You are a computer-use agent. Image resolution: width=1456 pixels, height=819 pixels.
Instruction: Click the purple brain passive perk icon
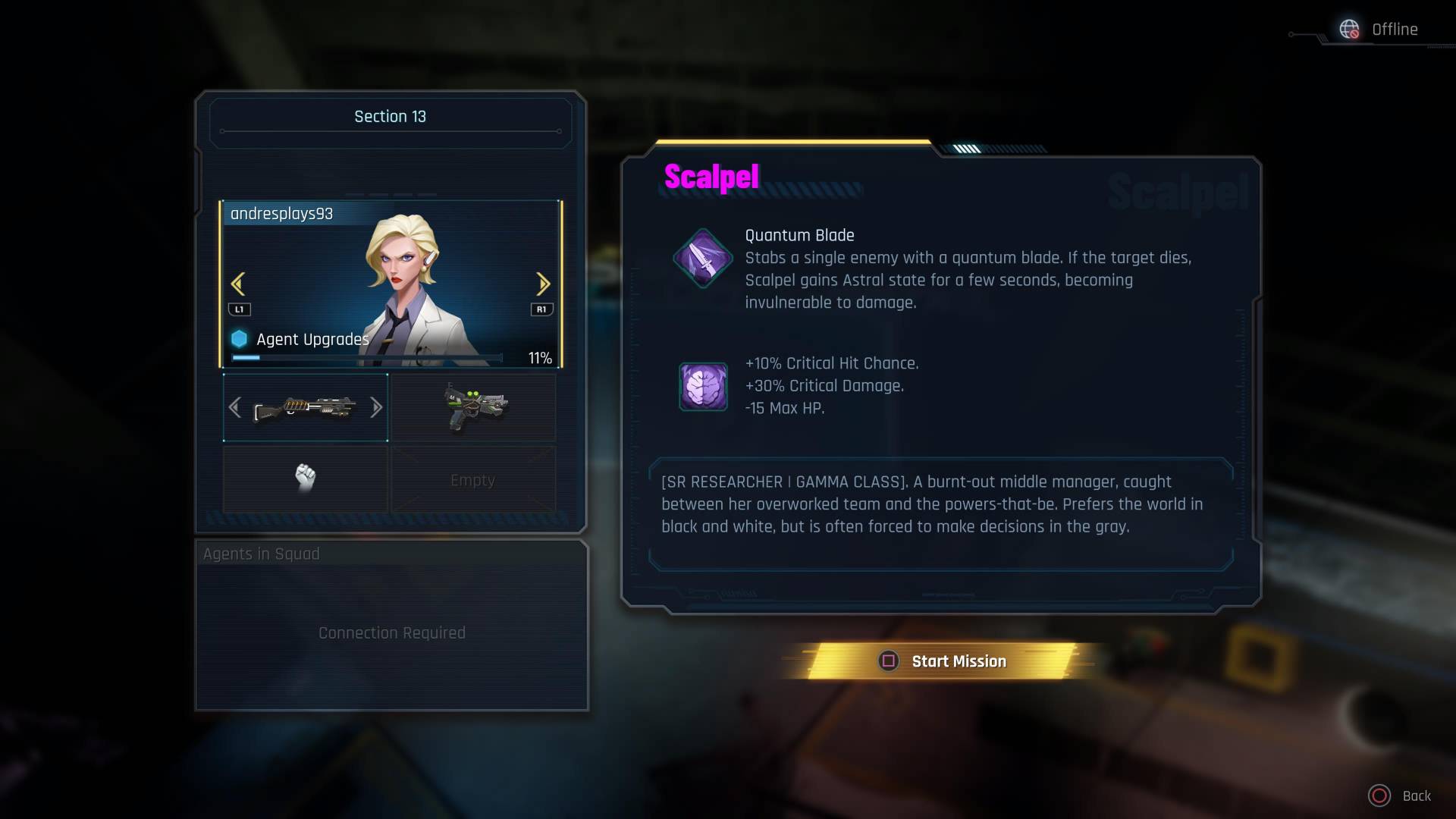[x=704, y=387]
